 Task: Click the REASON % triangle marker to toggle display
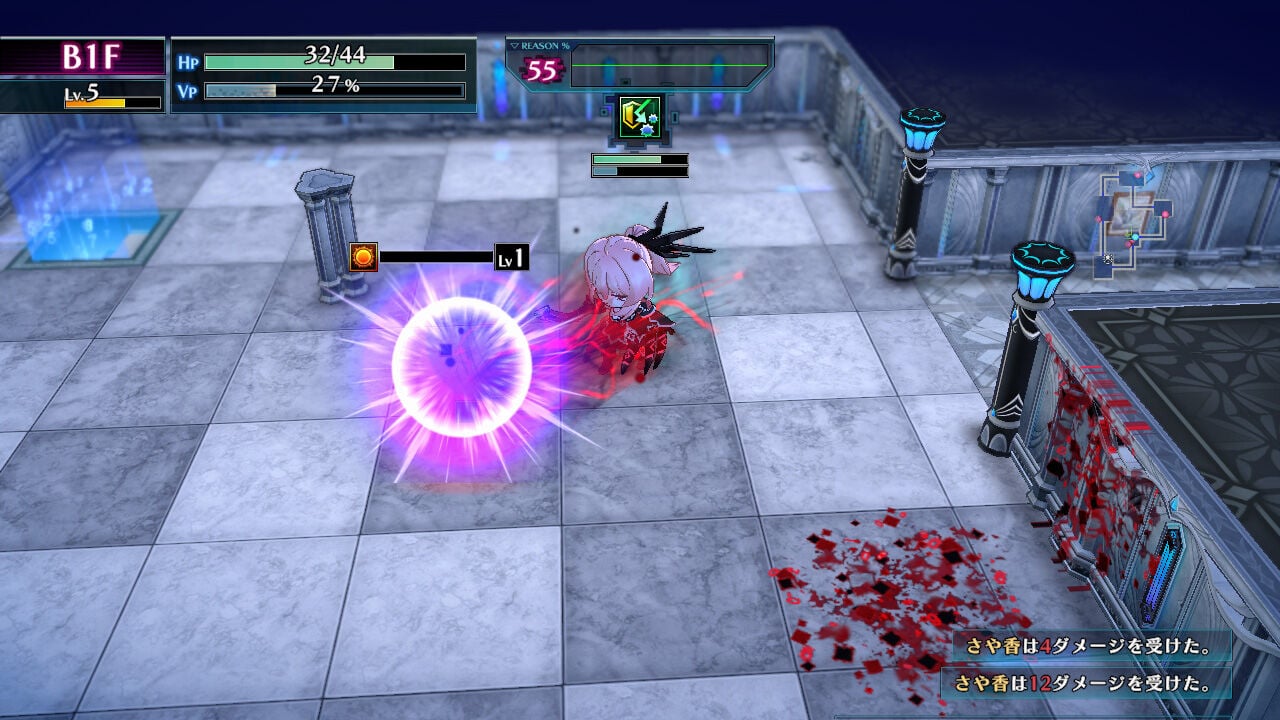click(514, 45)
